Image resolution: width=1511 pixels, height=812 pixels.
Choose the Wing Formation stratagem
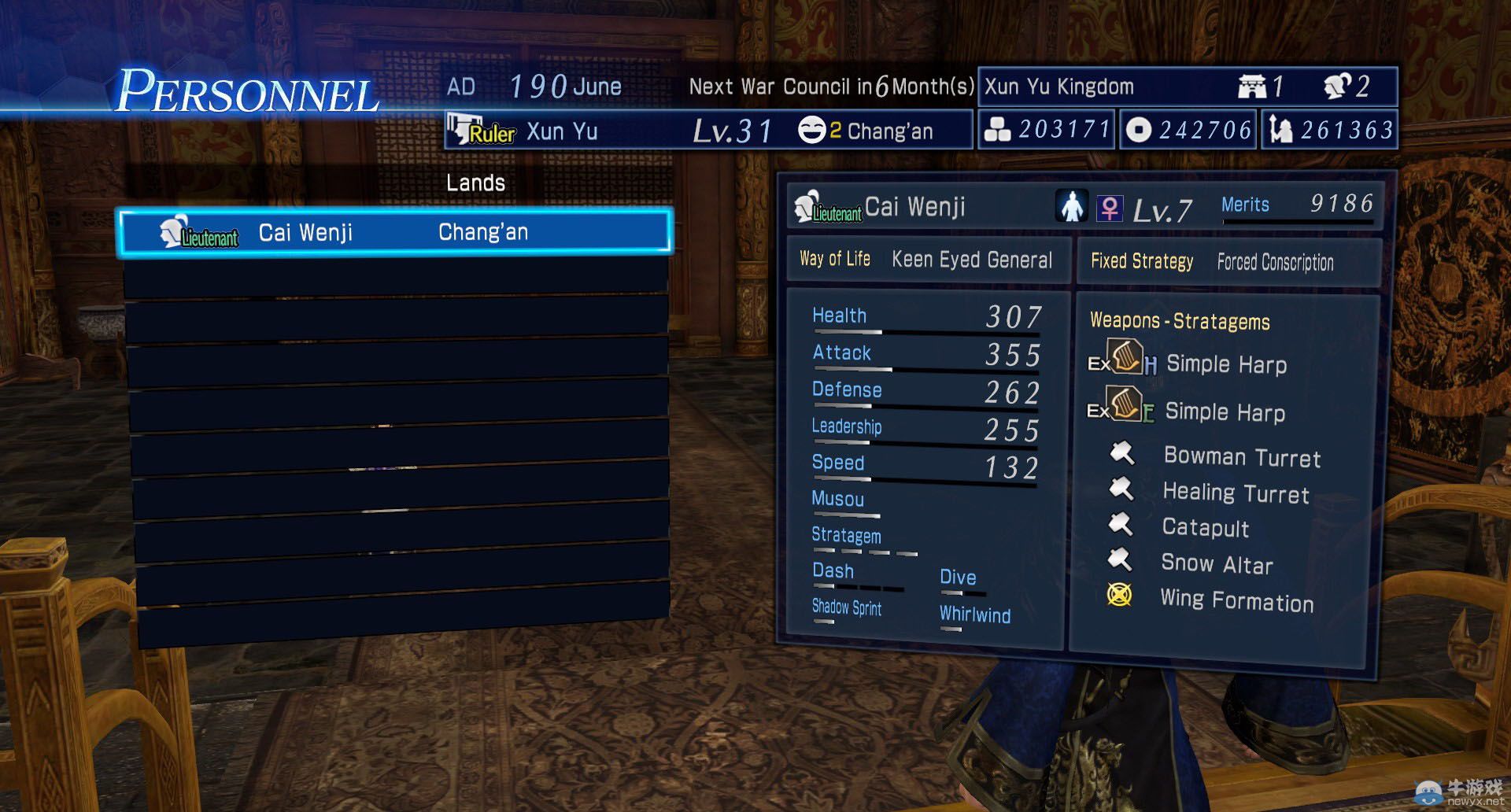[x=1236, y=601]
